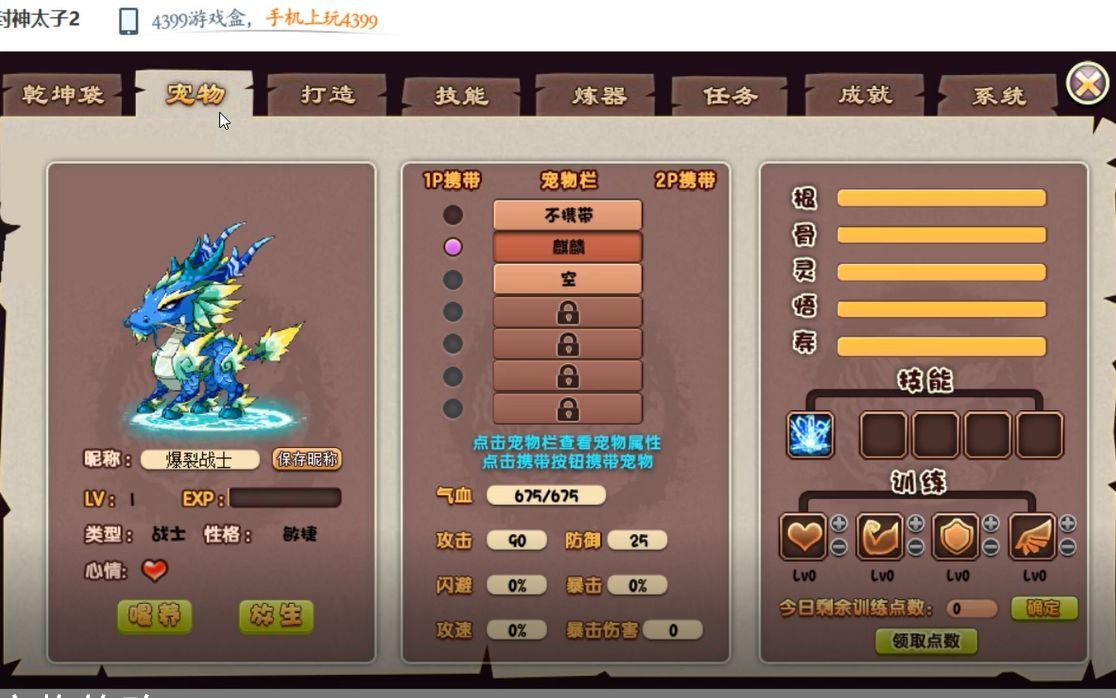Claim points via 领取点数 button
The width and height of the screenshot is (1116, 698).
tap(926, 641)
